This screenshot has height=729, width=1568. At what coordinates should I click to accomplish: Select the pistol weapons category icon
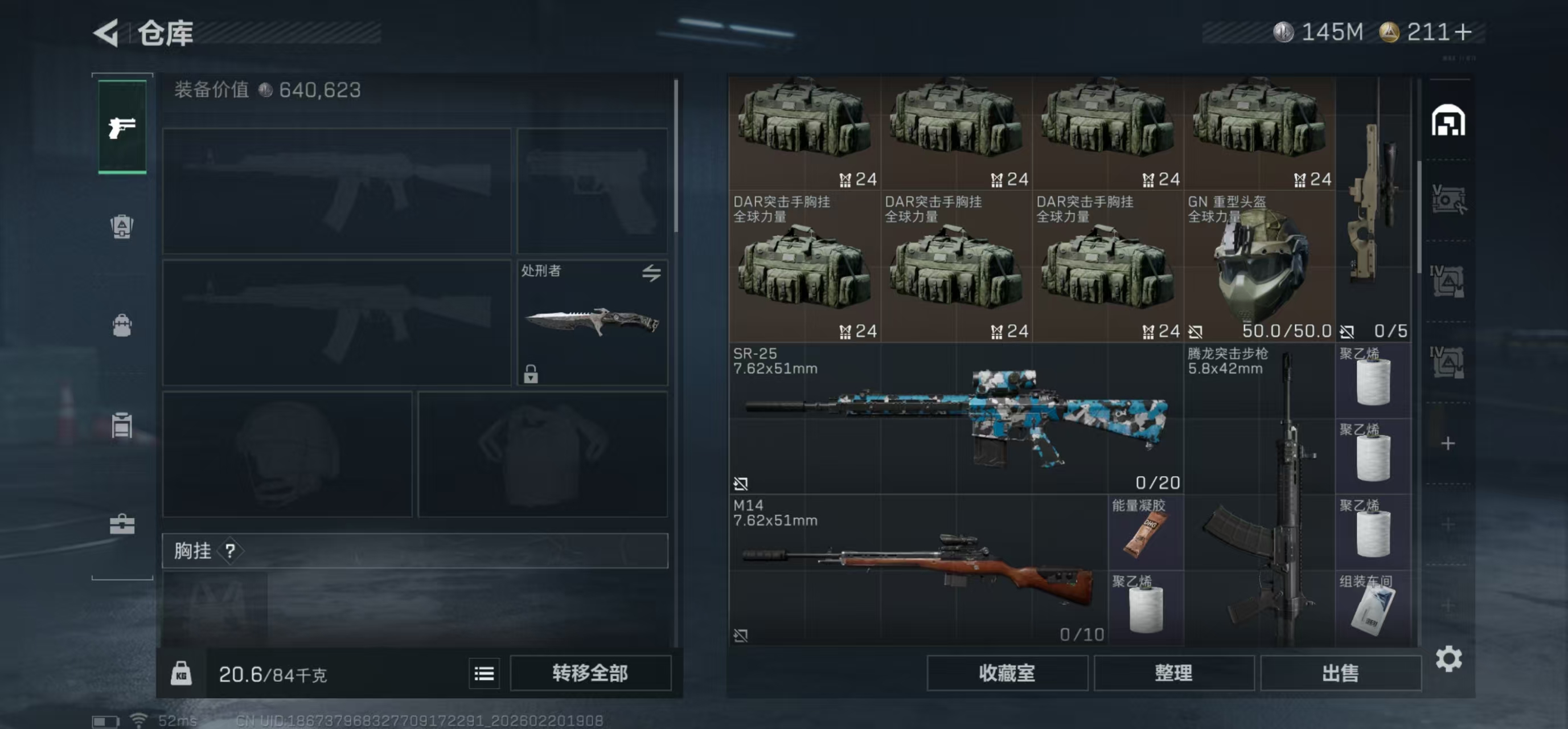(x=121, y=128)
